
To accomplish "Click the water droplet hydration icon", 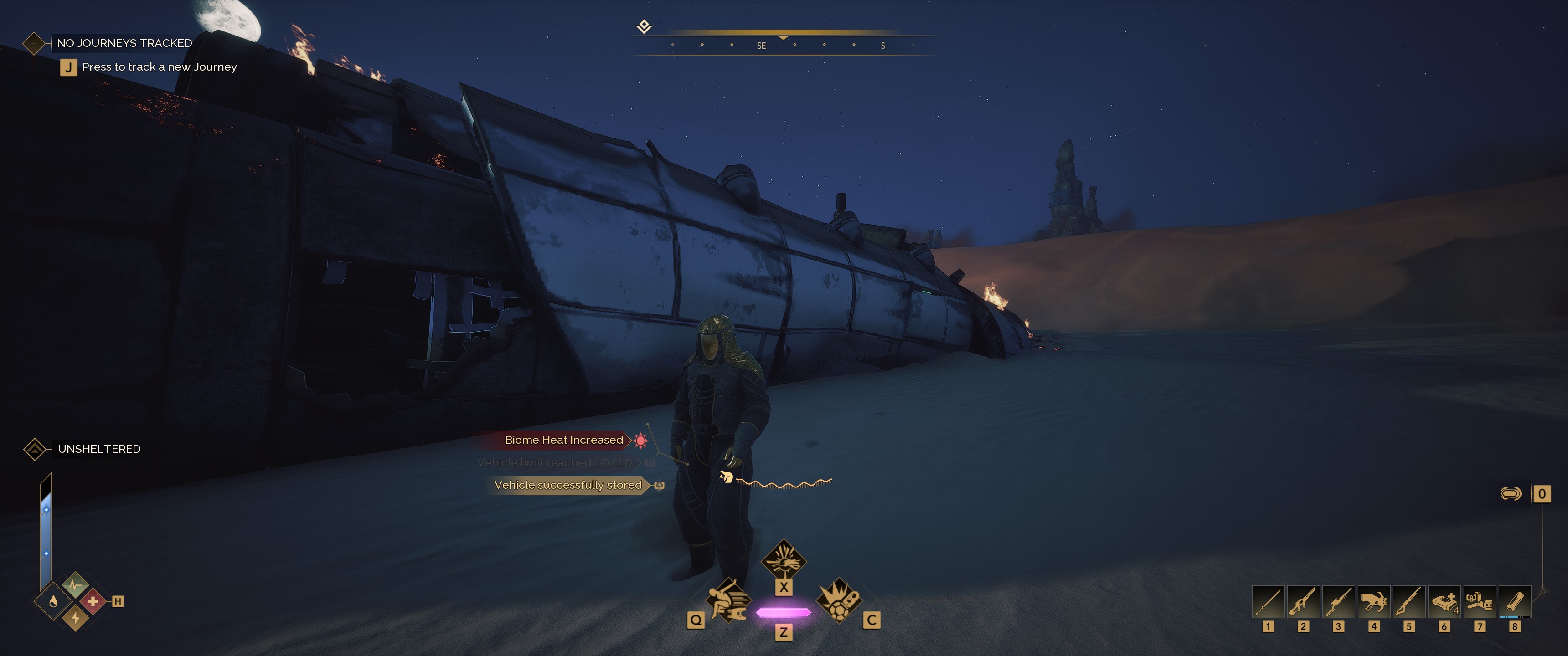I will tap(54, 602).
